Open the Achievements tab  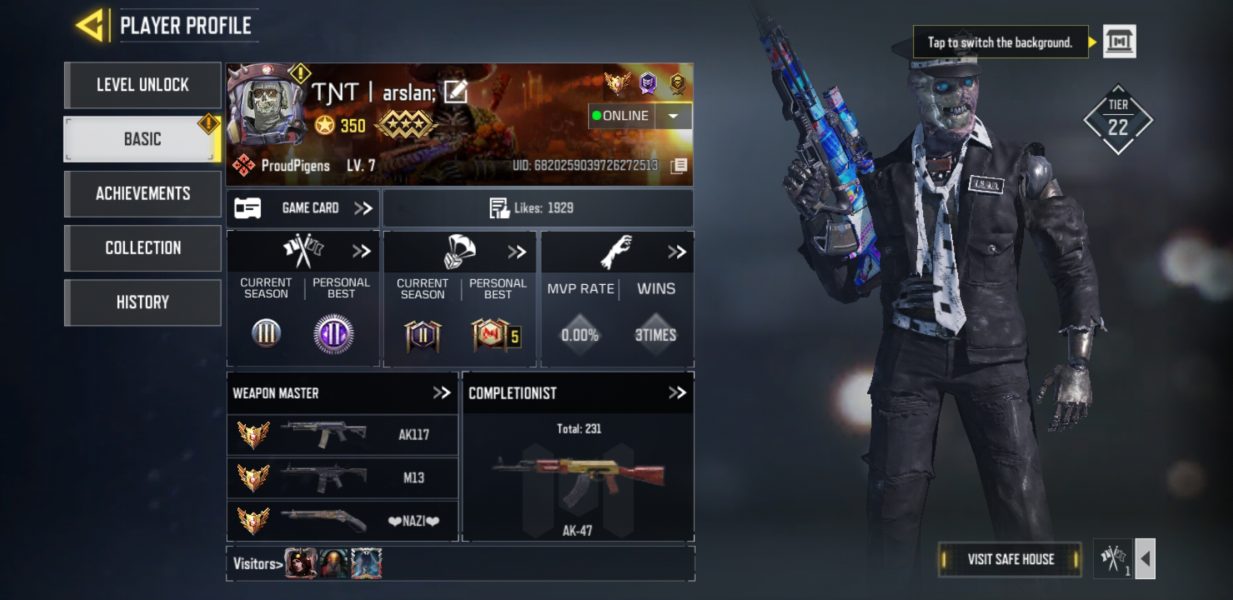pos(142,193)
